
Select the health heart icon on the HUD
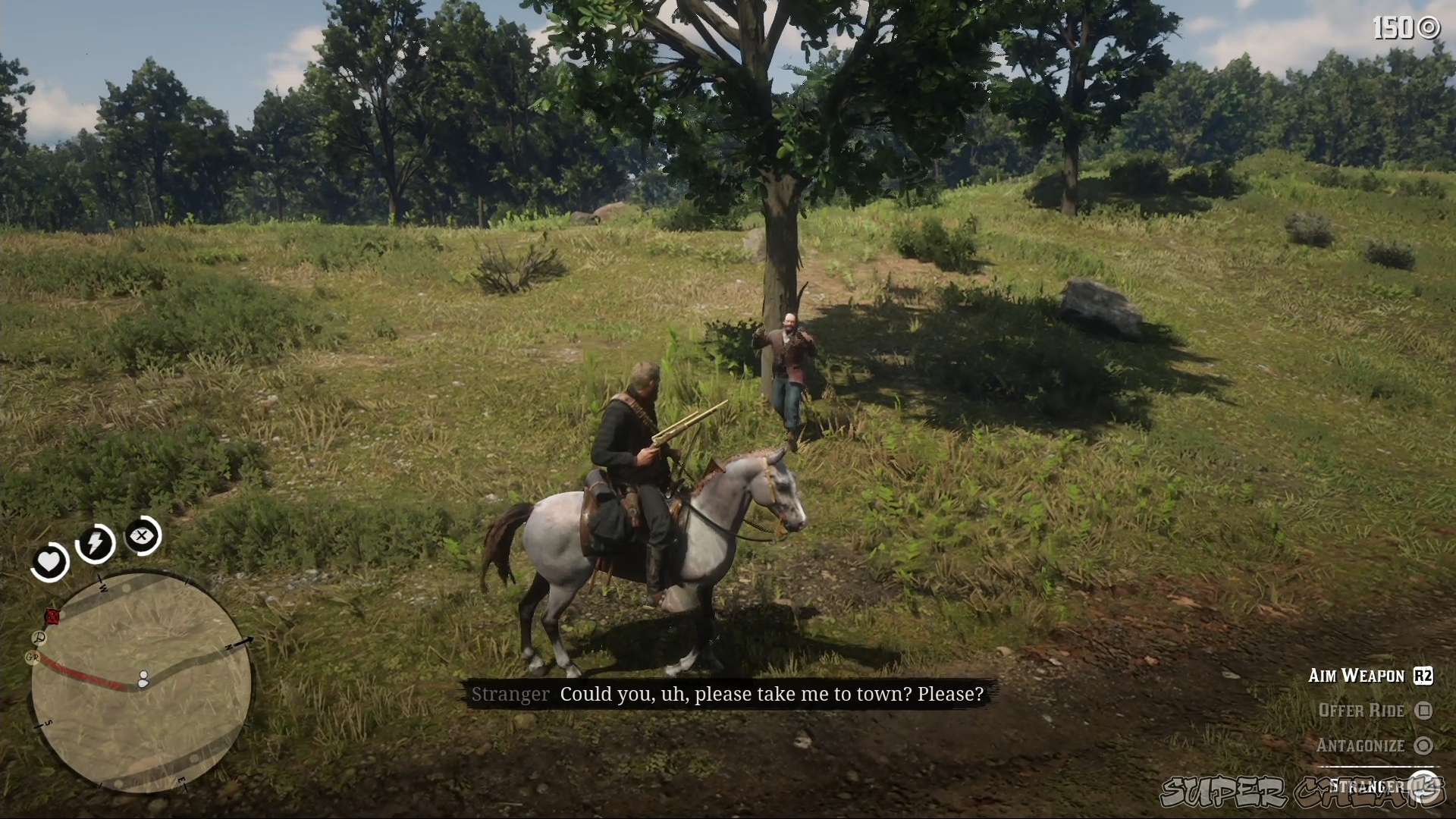pyautogui.click(x=49, y=561)
